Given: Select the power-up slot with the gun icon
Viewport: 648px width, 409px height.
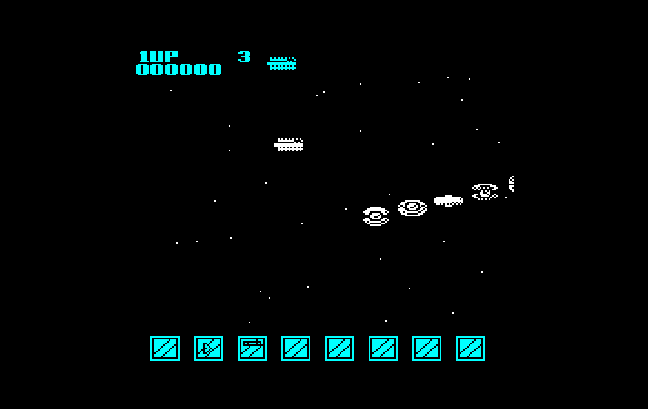Looking at the screenshot, I should [252, 348].
